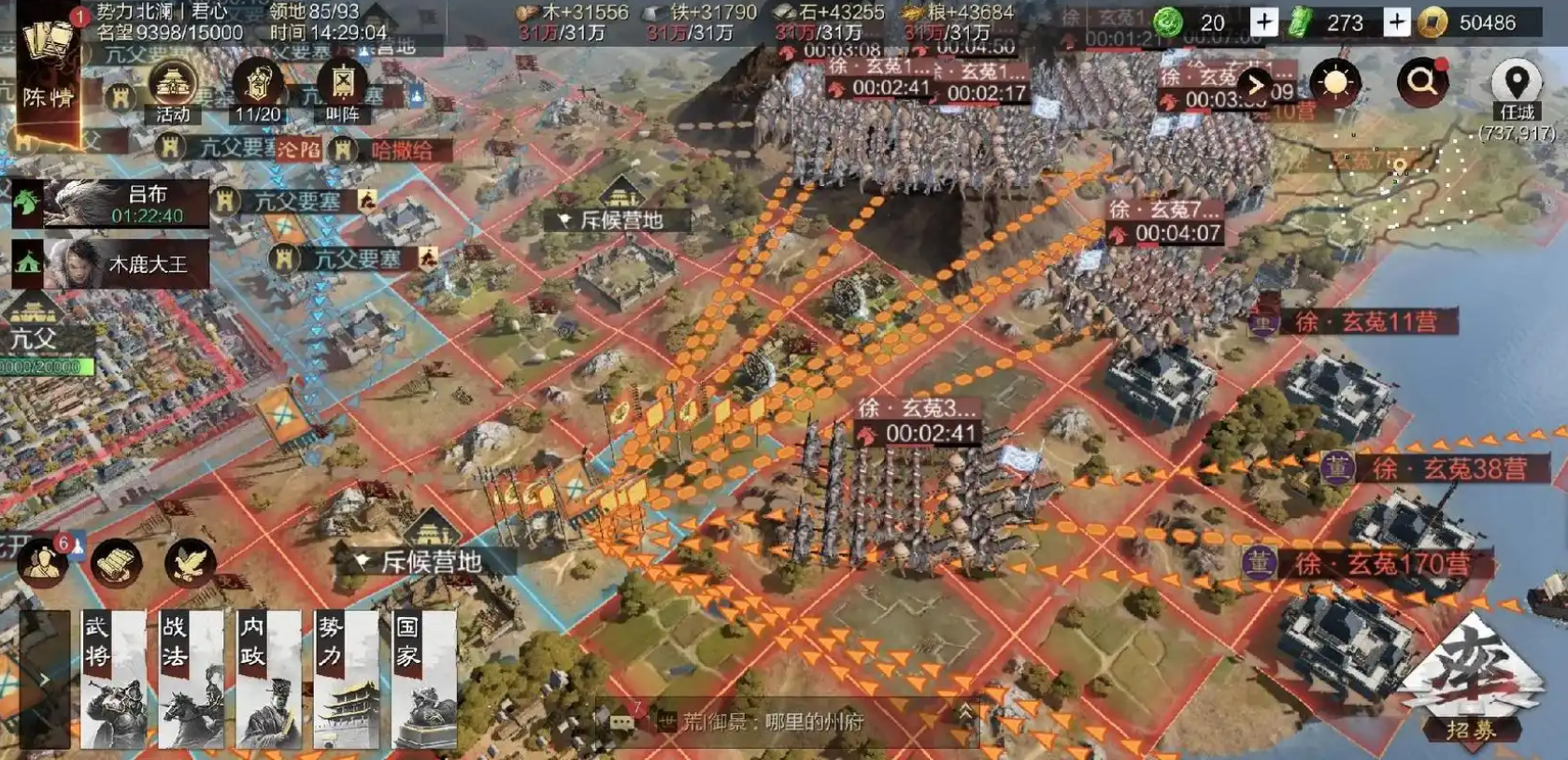1568x760 pixels.
Task: Select the 国家 nation card
Action: click(424, 680)
